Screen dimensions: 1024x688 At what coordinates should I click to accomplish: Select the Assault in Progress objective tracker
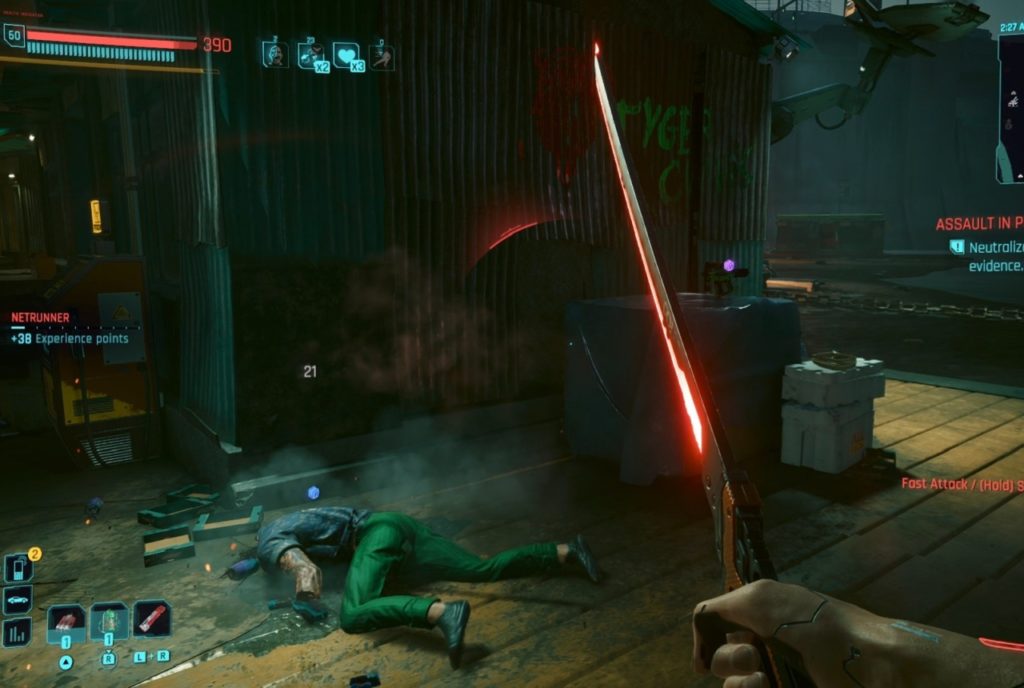click(979, 224)
